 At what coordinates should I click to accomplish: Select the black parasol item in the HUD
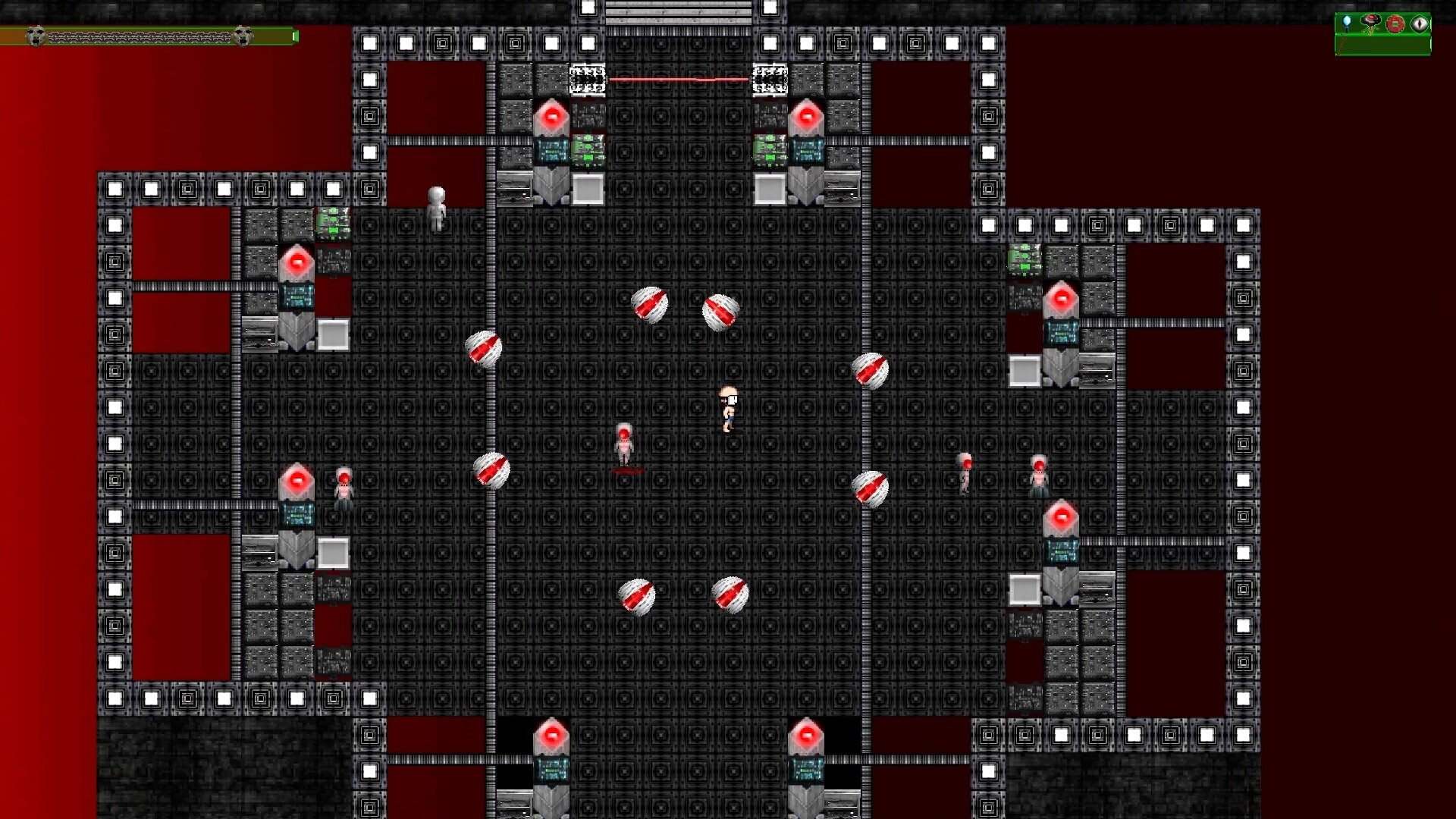tap(1370, 20)
